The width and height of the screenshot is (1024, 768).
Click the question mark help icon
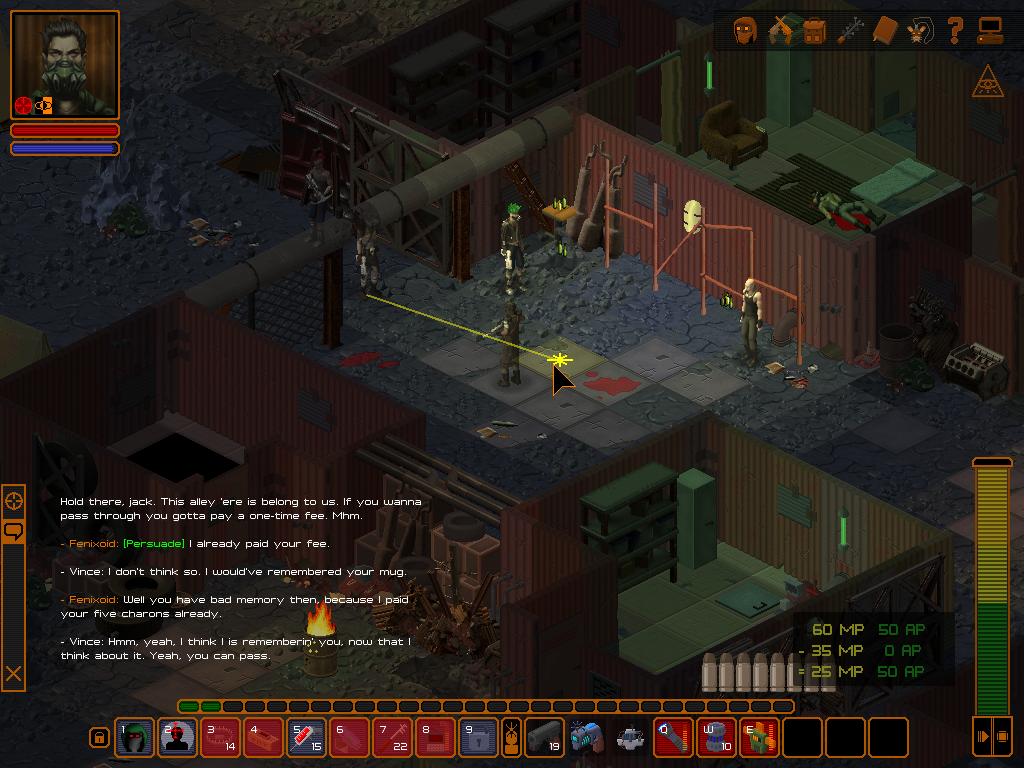(955, 31)
